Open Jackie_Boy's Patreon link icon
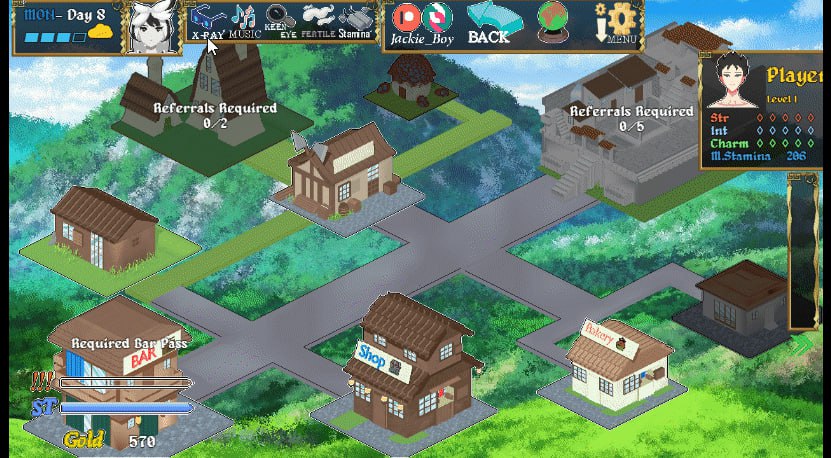 click(405, 17)
